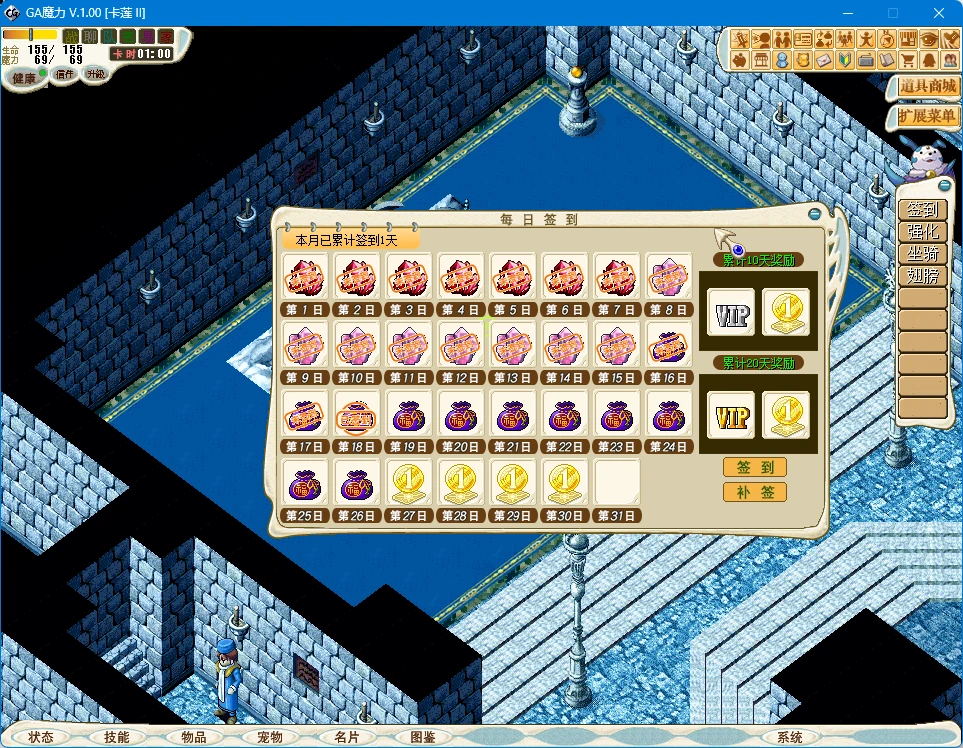Choose 强化 in the side menu
The height and width of the screenshot is (748, 963).
pyautogui.click(x=921, y=232)
